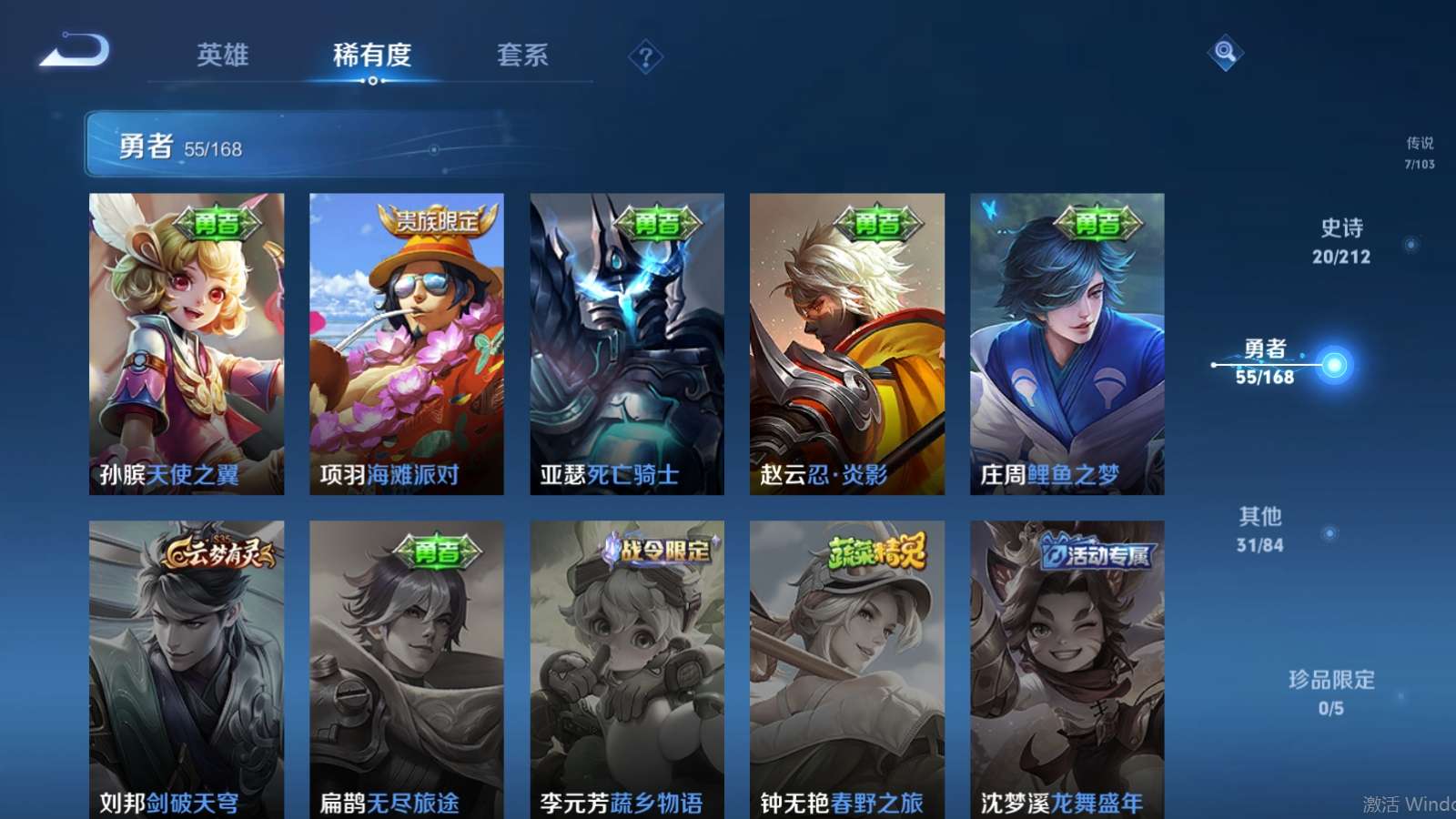Select the 稀有度 tab
1456x819 pixels.
pos(372,55)
